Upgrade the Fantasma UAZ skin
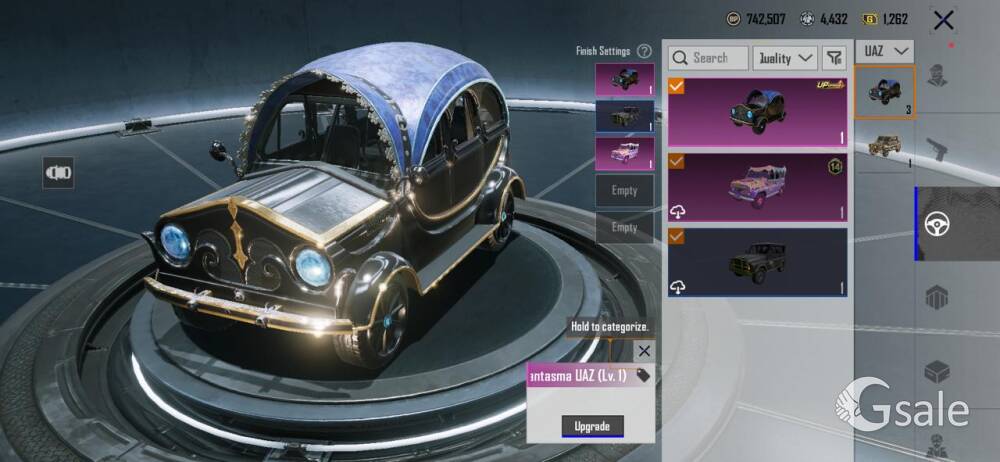1000x462 pixels. tap(592, 426)
